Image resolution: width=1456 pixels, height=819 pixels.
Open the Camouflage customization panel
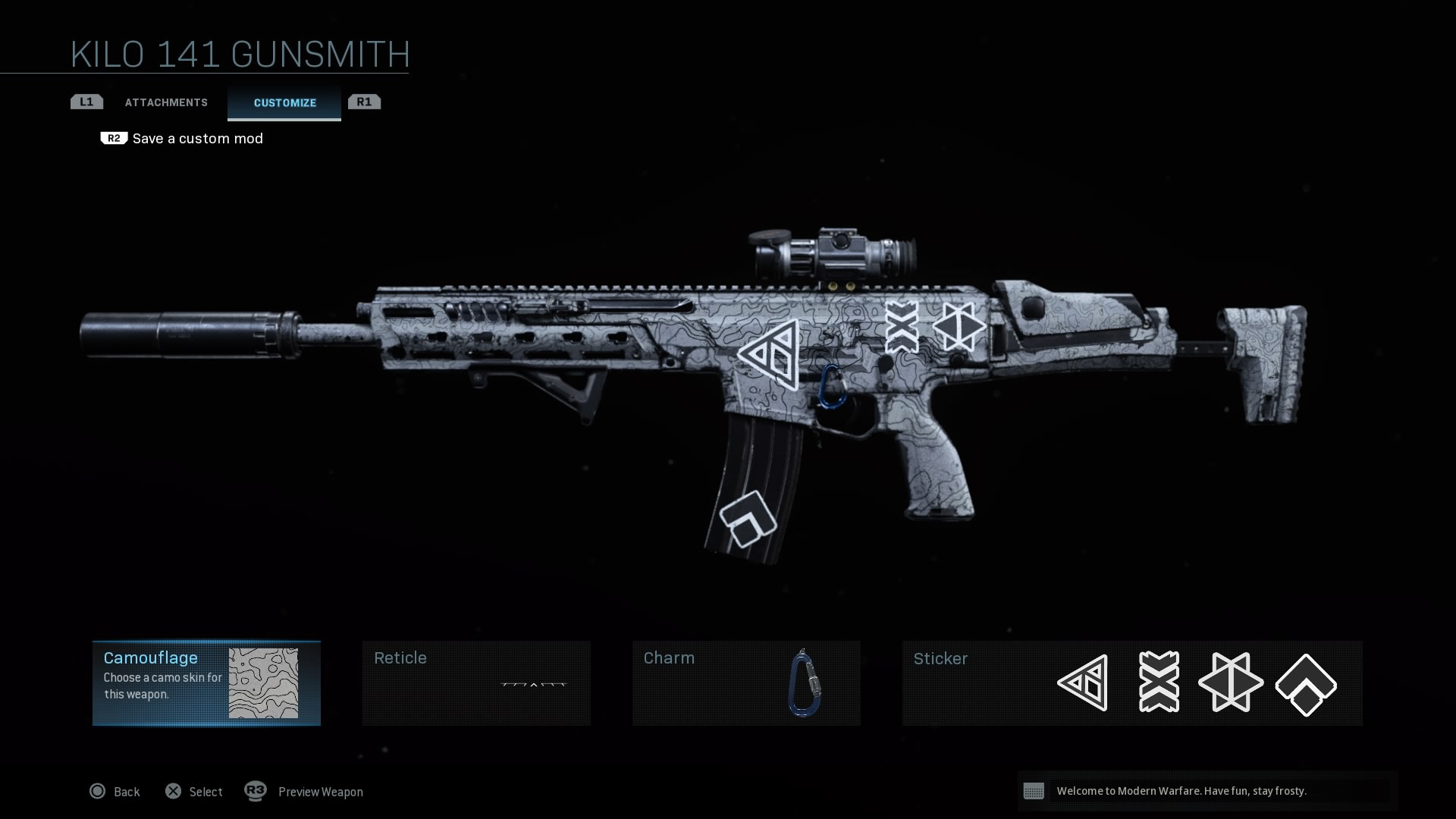pos(206,683)
